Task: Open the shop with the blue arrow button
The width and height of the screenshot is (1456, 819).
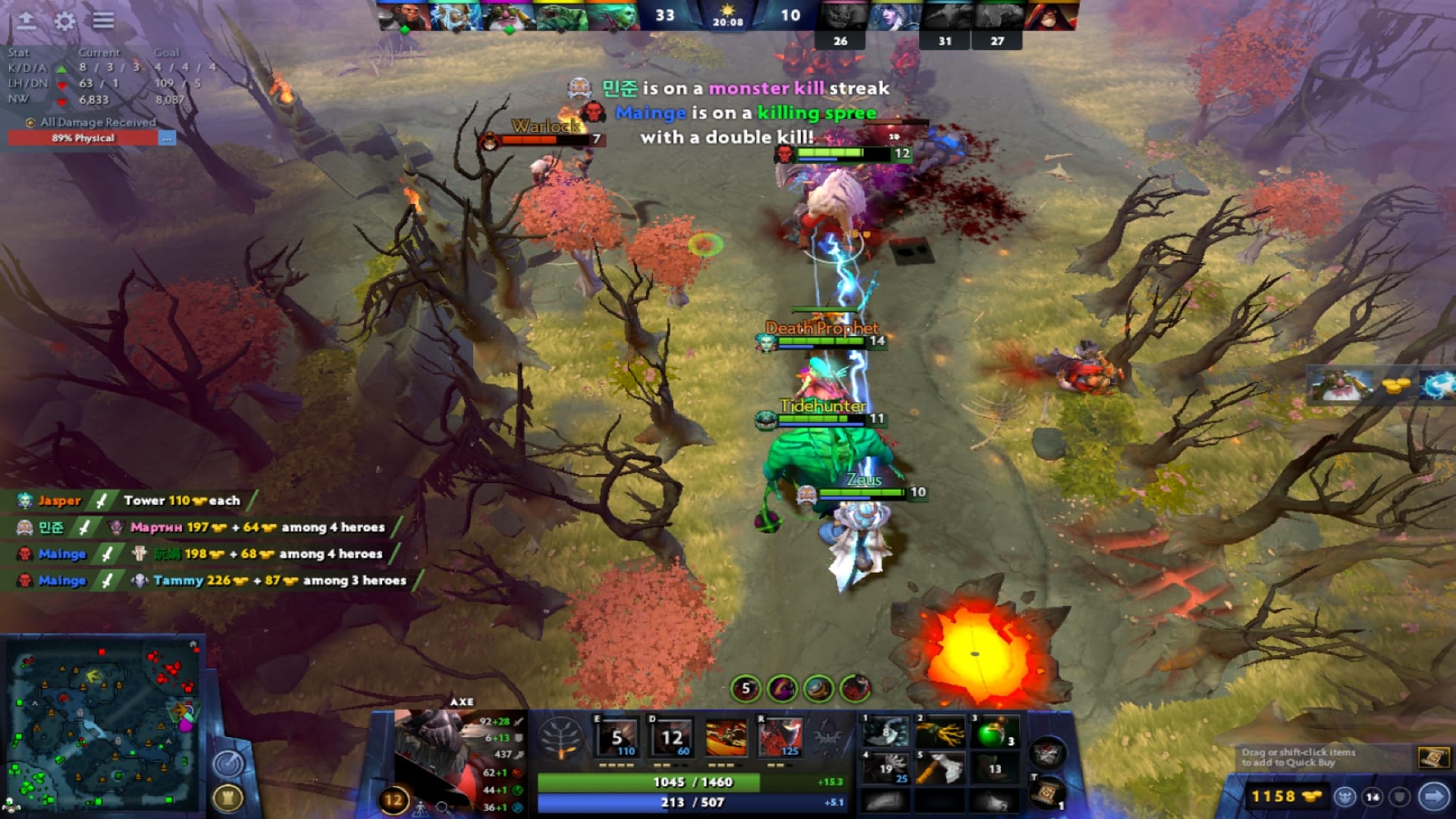Action: [1432, 797]
